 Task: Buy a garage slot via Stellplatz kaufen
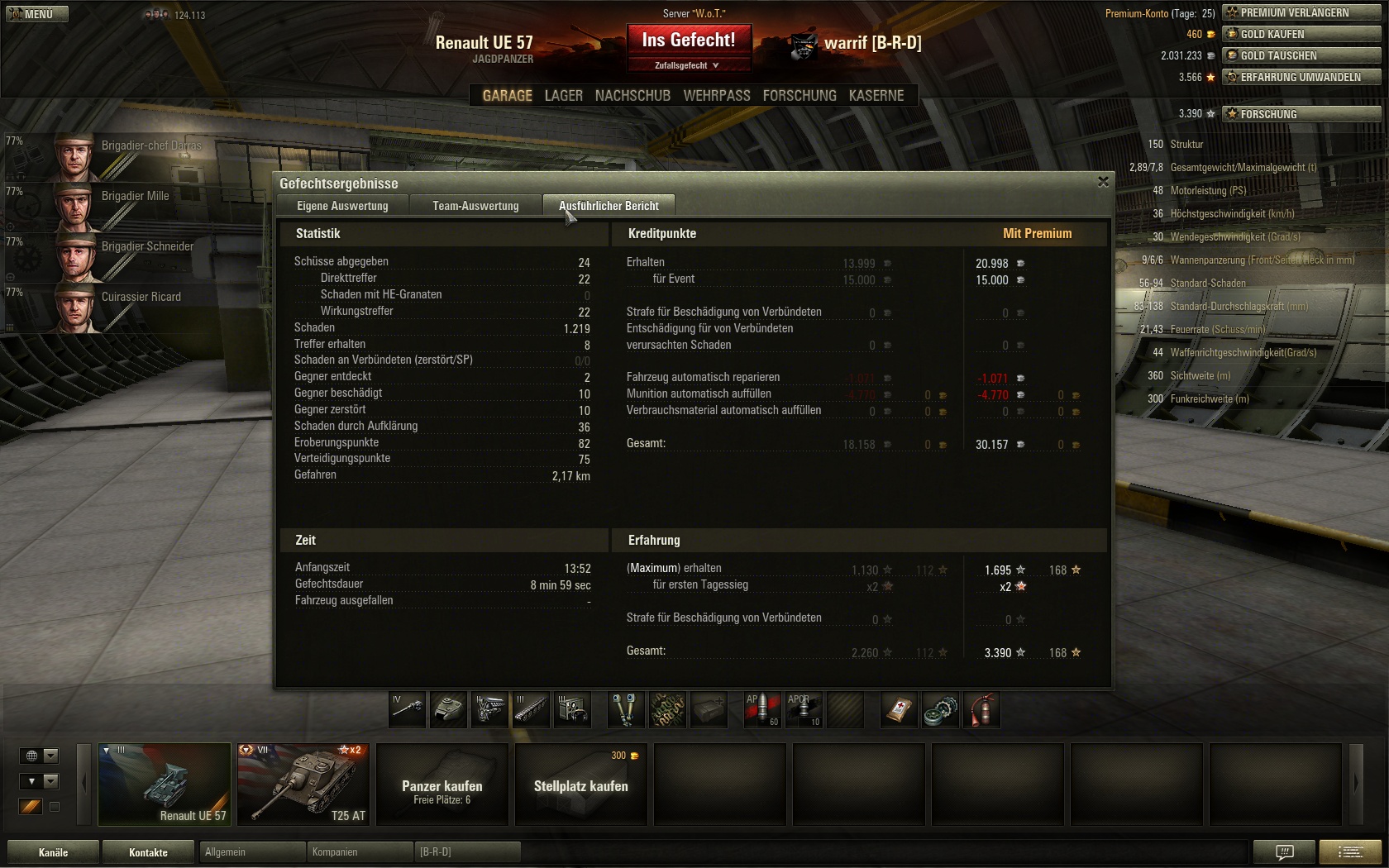click(x=581, y=784)
